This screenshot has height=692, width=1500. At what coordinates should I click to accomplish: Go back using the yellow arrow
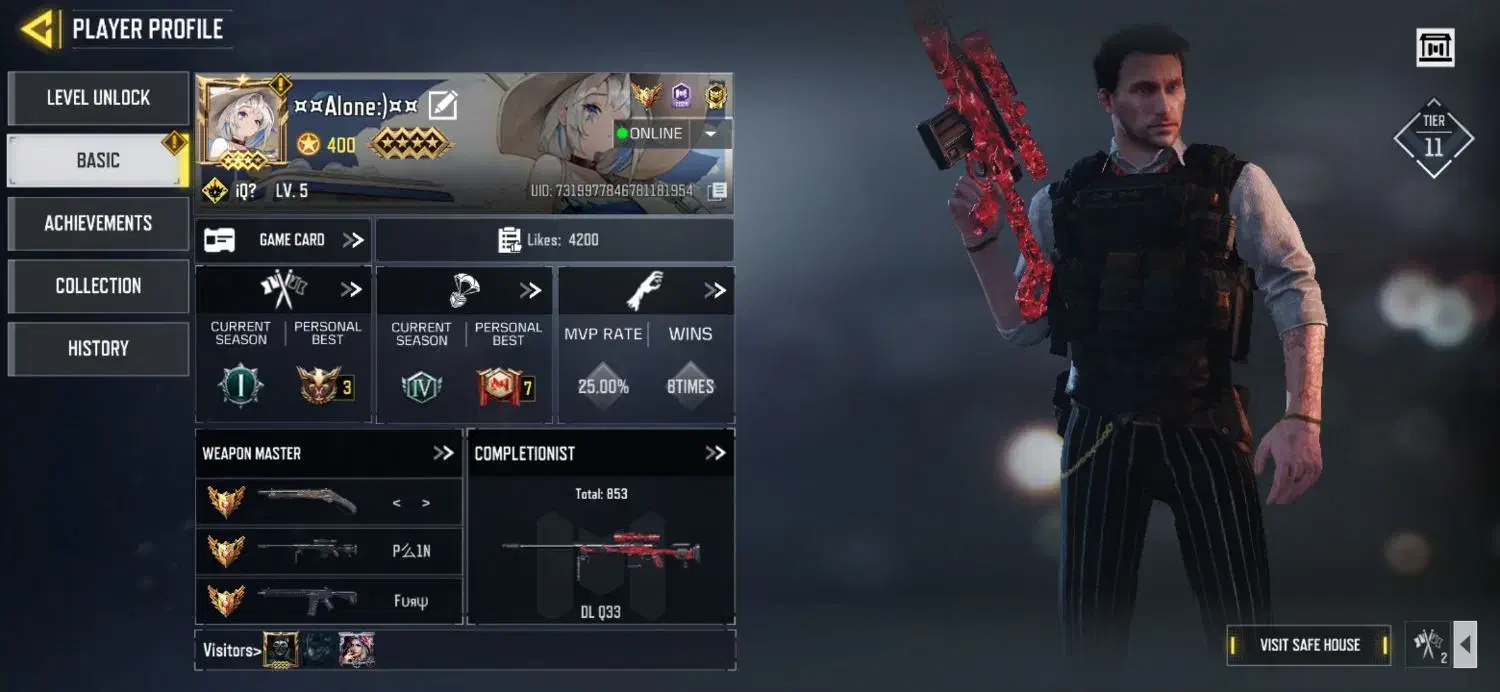38,29
